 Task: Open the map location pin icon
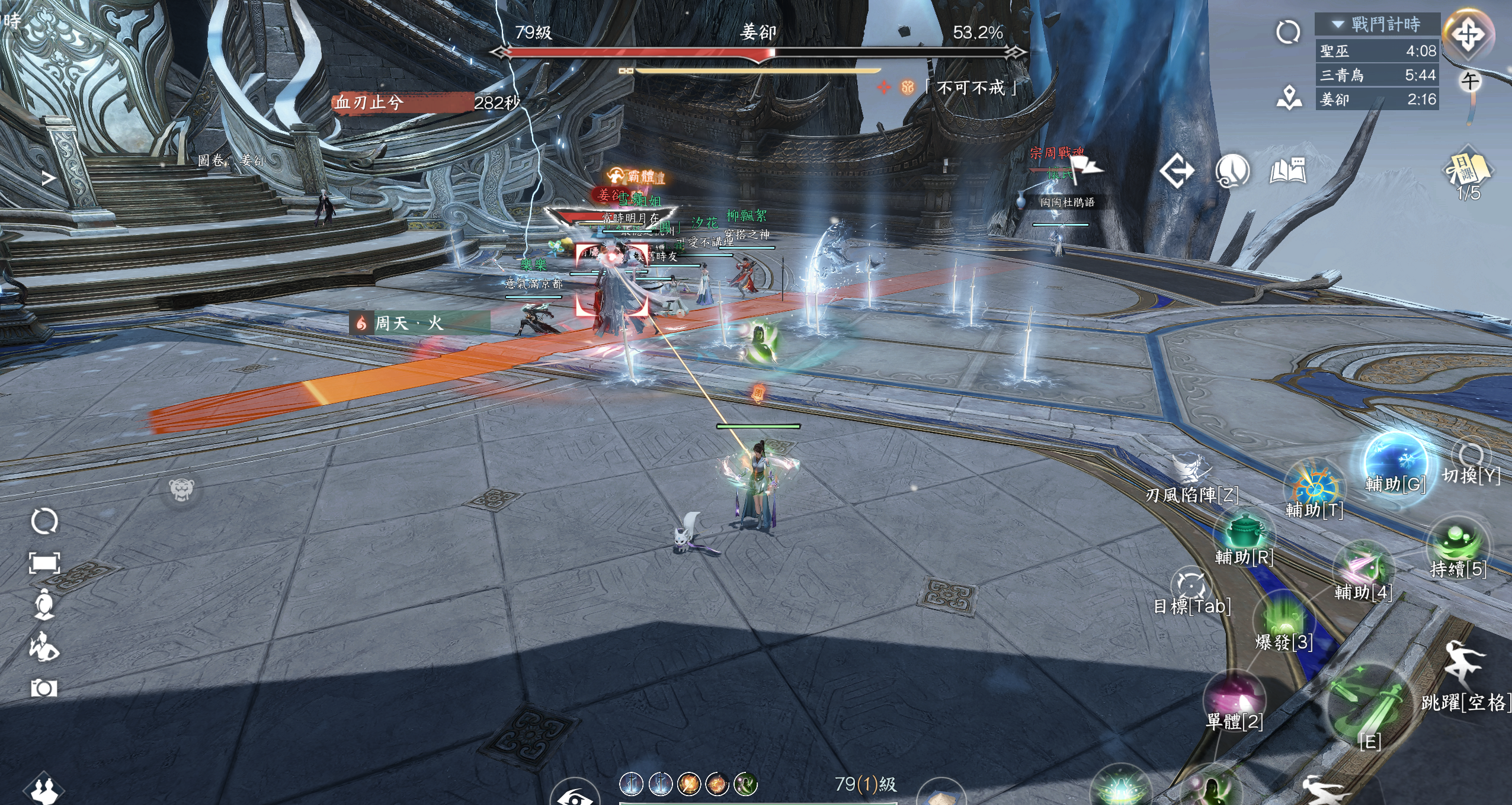pos(1289,98)
